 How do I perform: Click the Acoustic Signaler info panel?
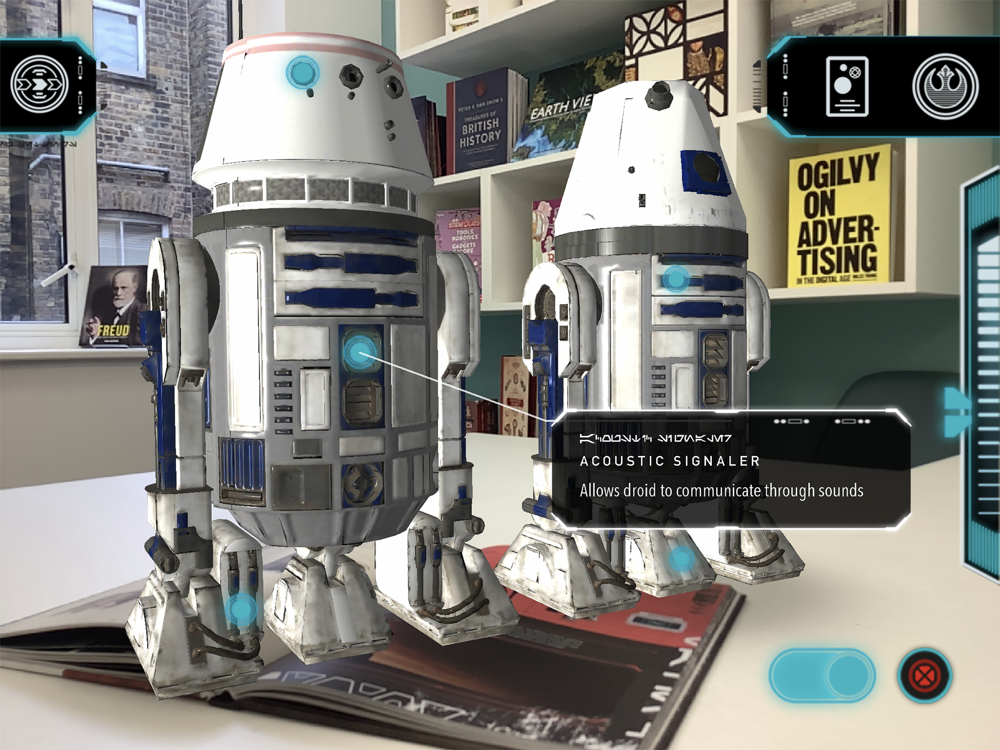pyautogui.click(x=730, y=469)
